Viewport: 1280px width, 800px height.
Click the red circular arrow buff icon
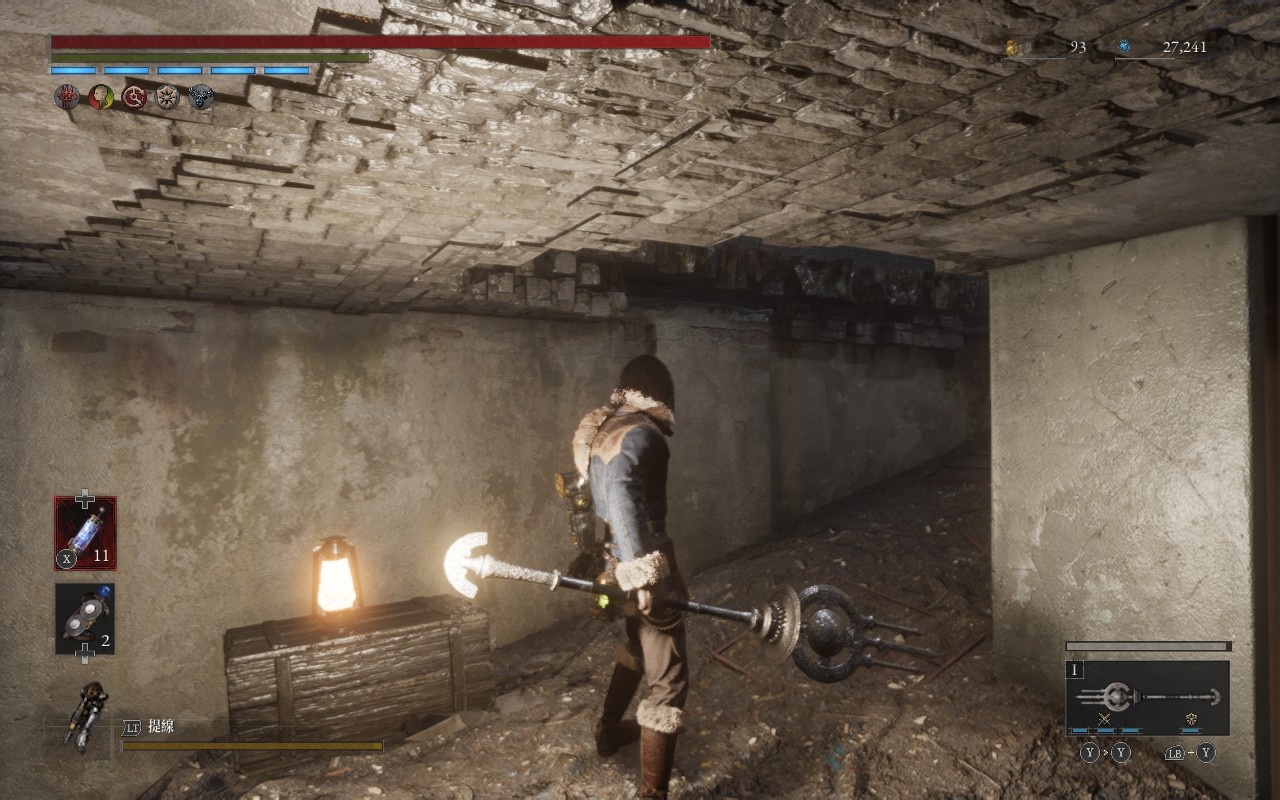point(134,97)
